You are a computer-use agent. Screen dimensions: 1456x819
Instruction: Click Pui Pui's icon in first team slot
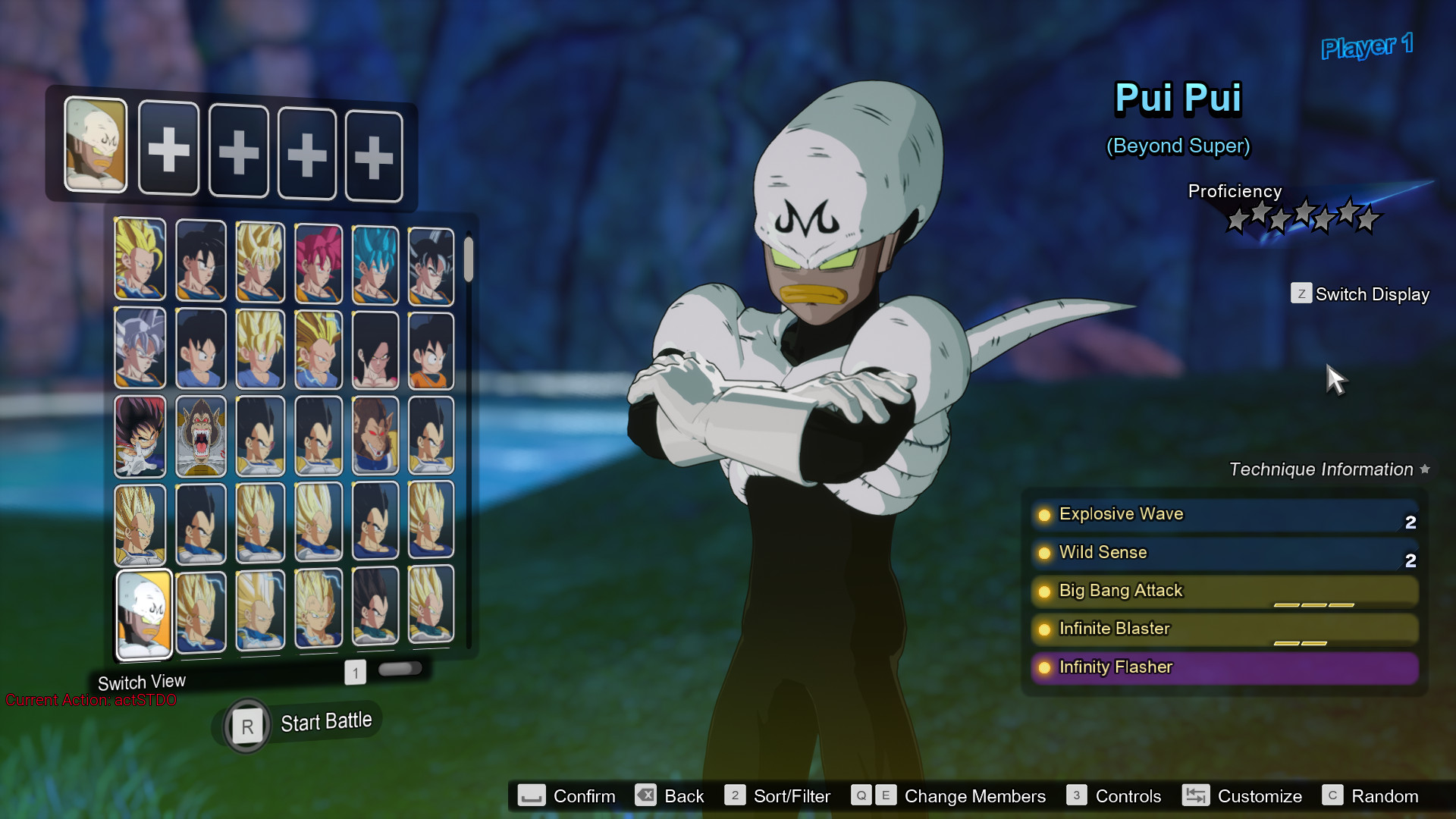tap(96, 146)
